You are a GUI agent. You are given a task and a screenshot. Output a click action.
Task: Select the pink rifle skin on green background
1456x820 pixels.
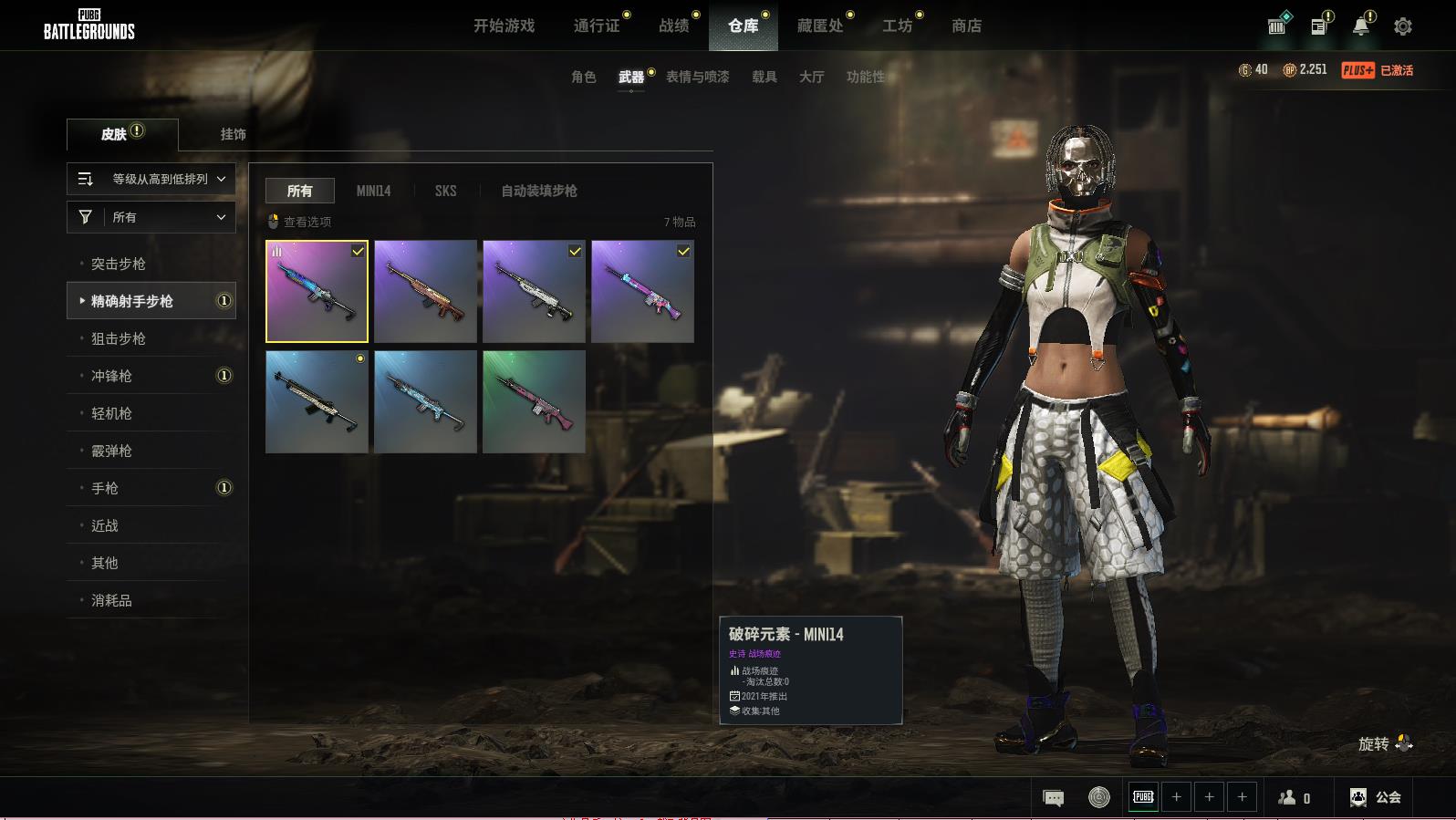[534, 401]
